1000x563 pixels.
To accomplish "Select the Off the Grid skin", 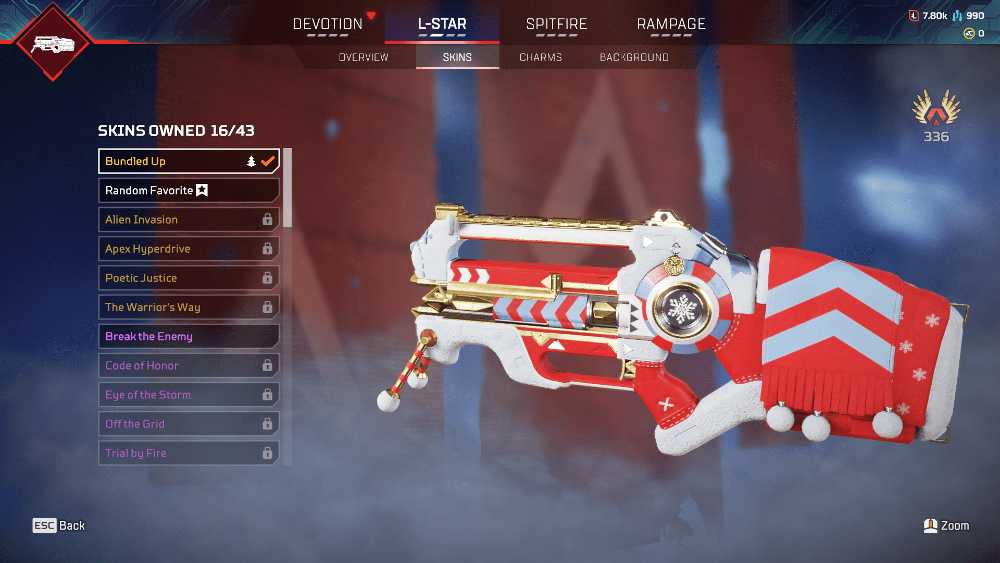I will click(x=188, y=424).
